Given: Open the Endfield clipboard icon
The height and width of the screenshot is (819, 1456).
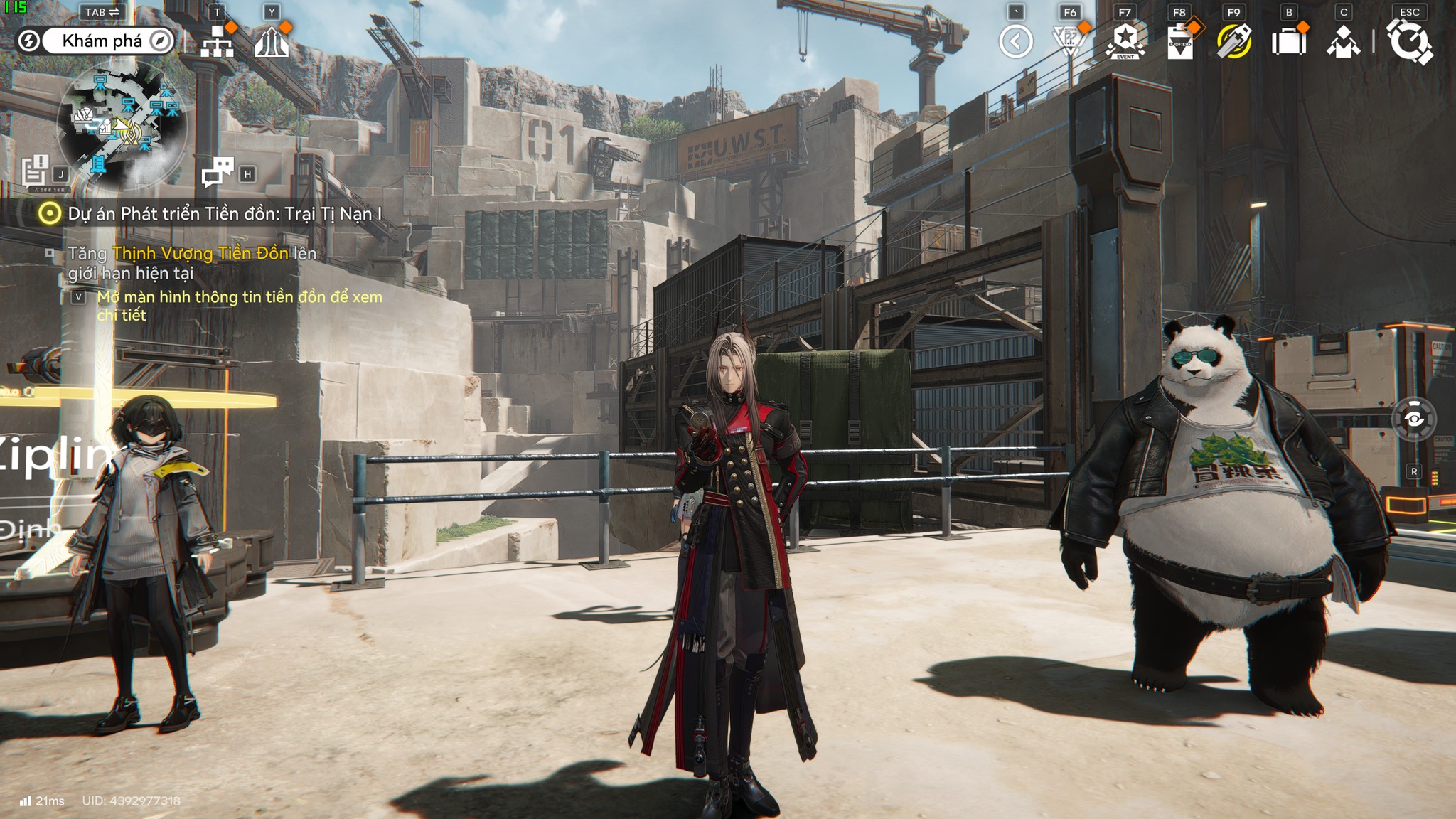Looking at the screenshot, I should 1180,41.
